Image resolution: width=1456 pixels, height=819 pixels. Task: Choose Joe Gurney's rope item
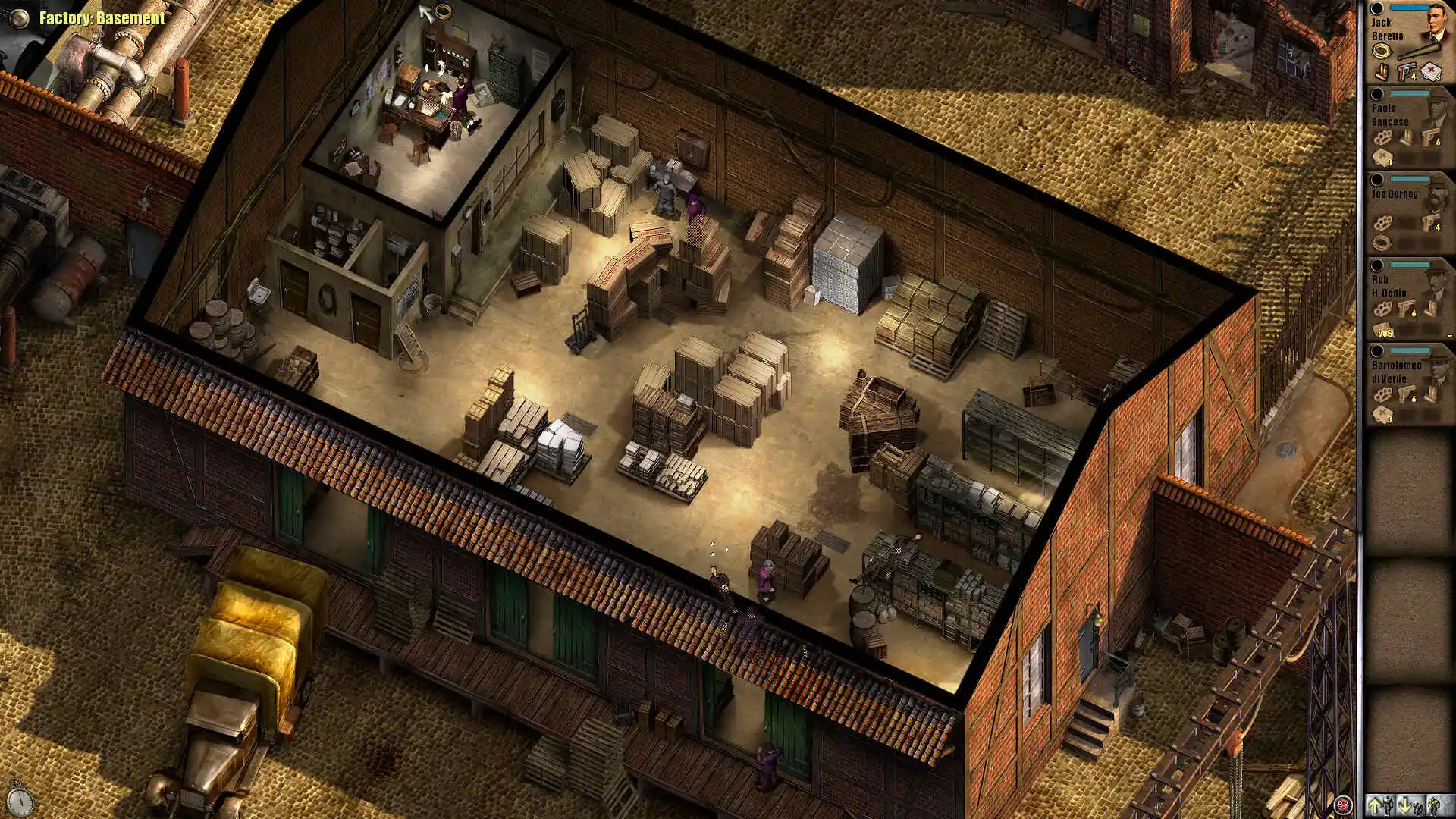tap(1382, 243)
